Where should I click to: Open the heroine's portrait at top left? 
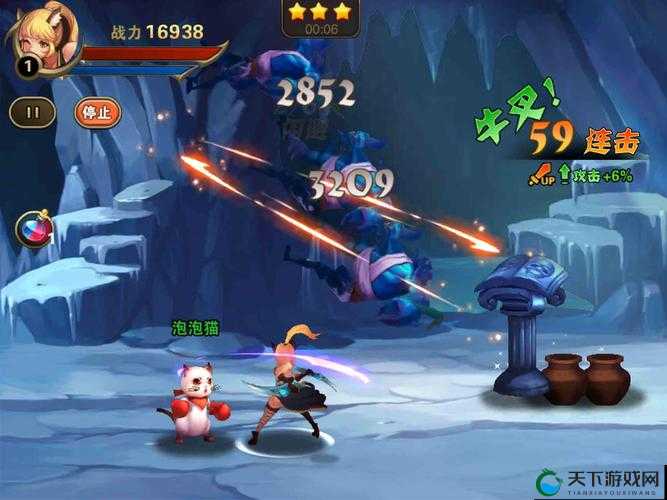pos(38,40)
